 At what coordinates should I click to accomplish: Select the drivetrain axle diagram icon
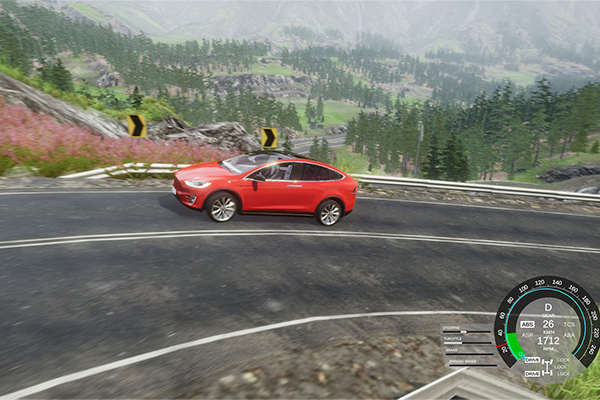point(547,366)
